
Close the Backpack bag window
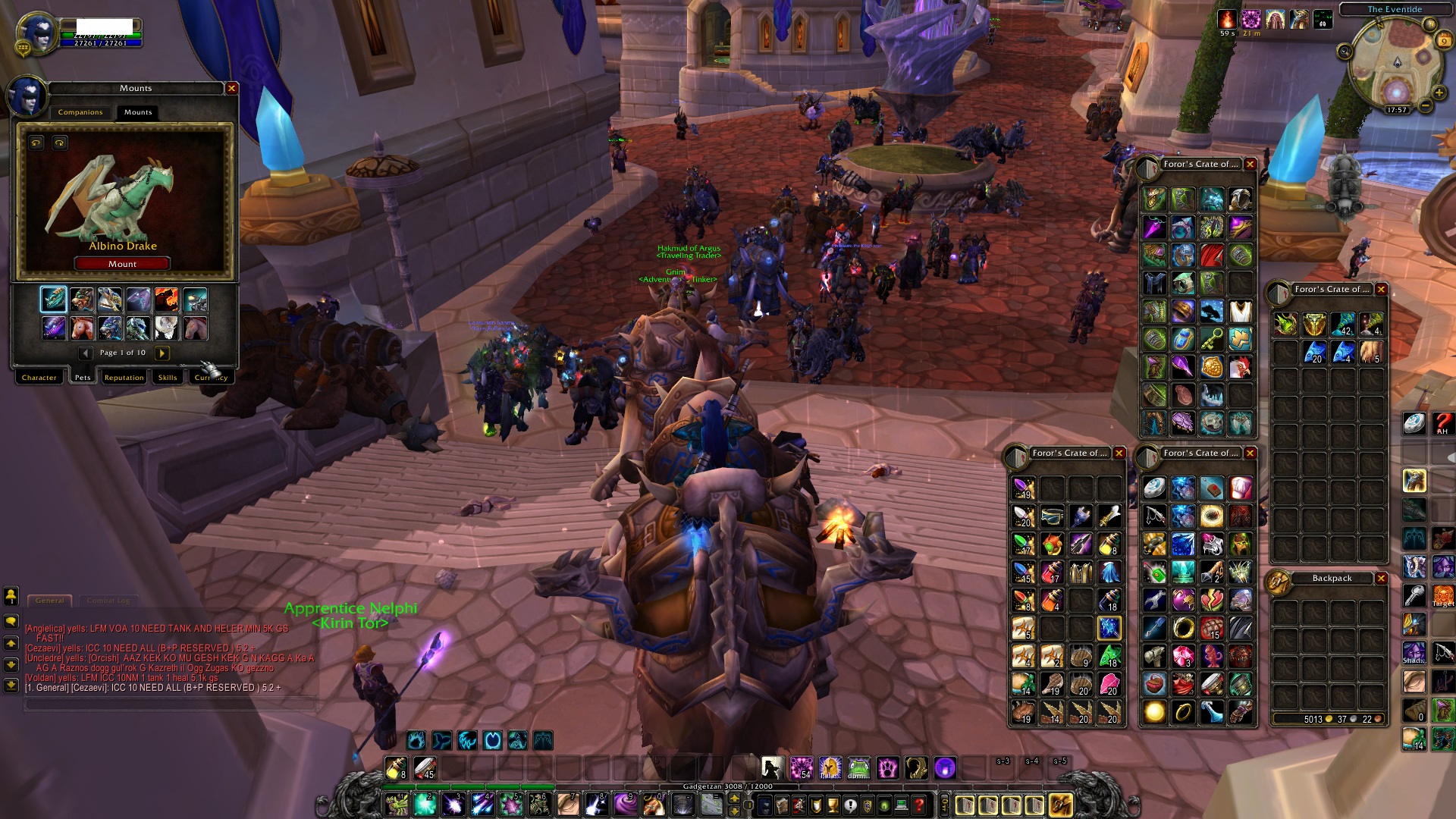(1381, 579)
